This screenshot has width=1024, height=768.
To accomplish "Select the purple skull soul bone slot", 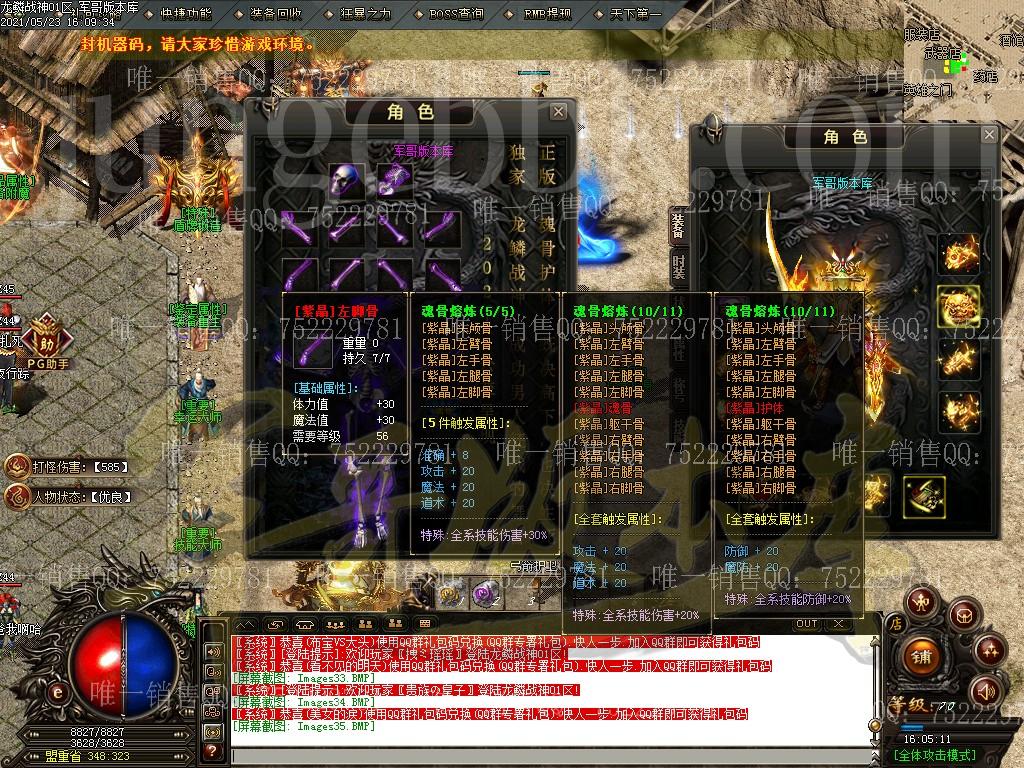I will click(347, 182).
